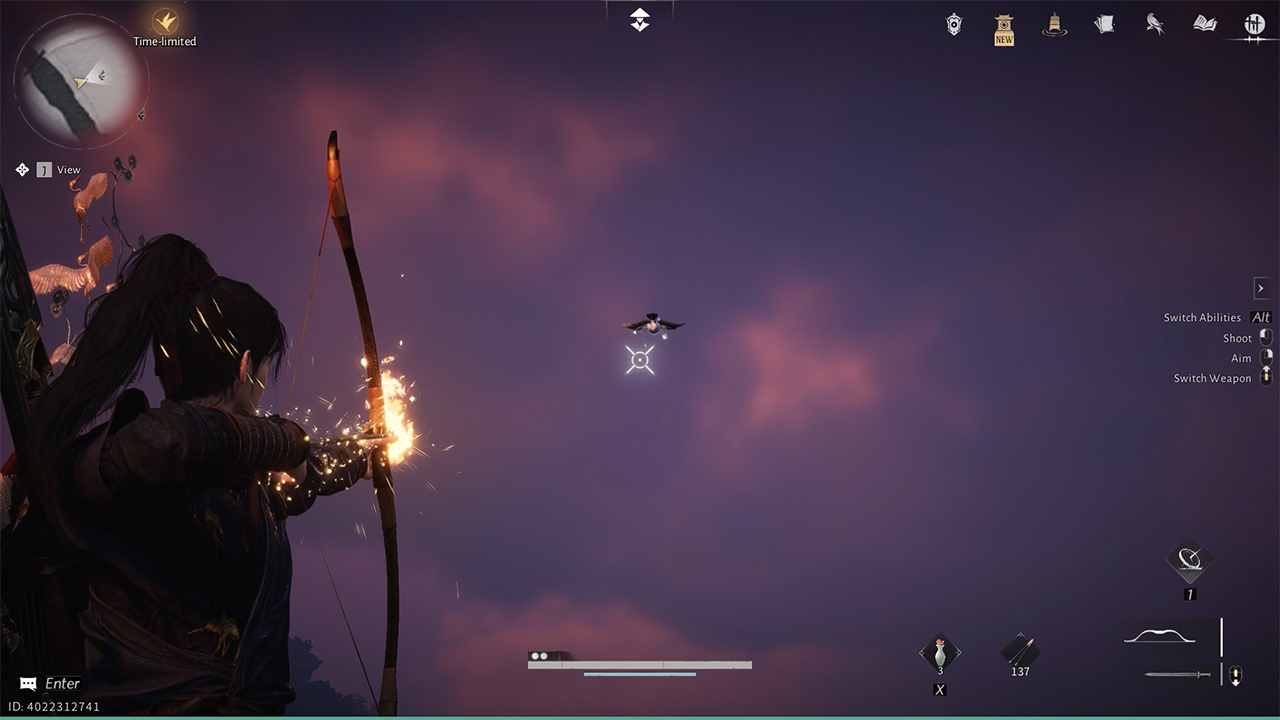Use the healing vase item slot

[x=940, y=655]
